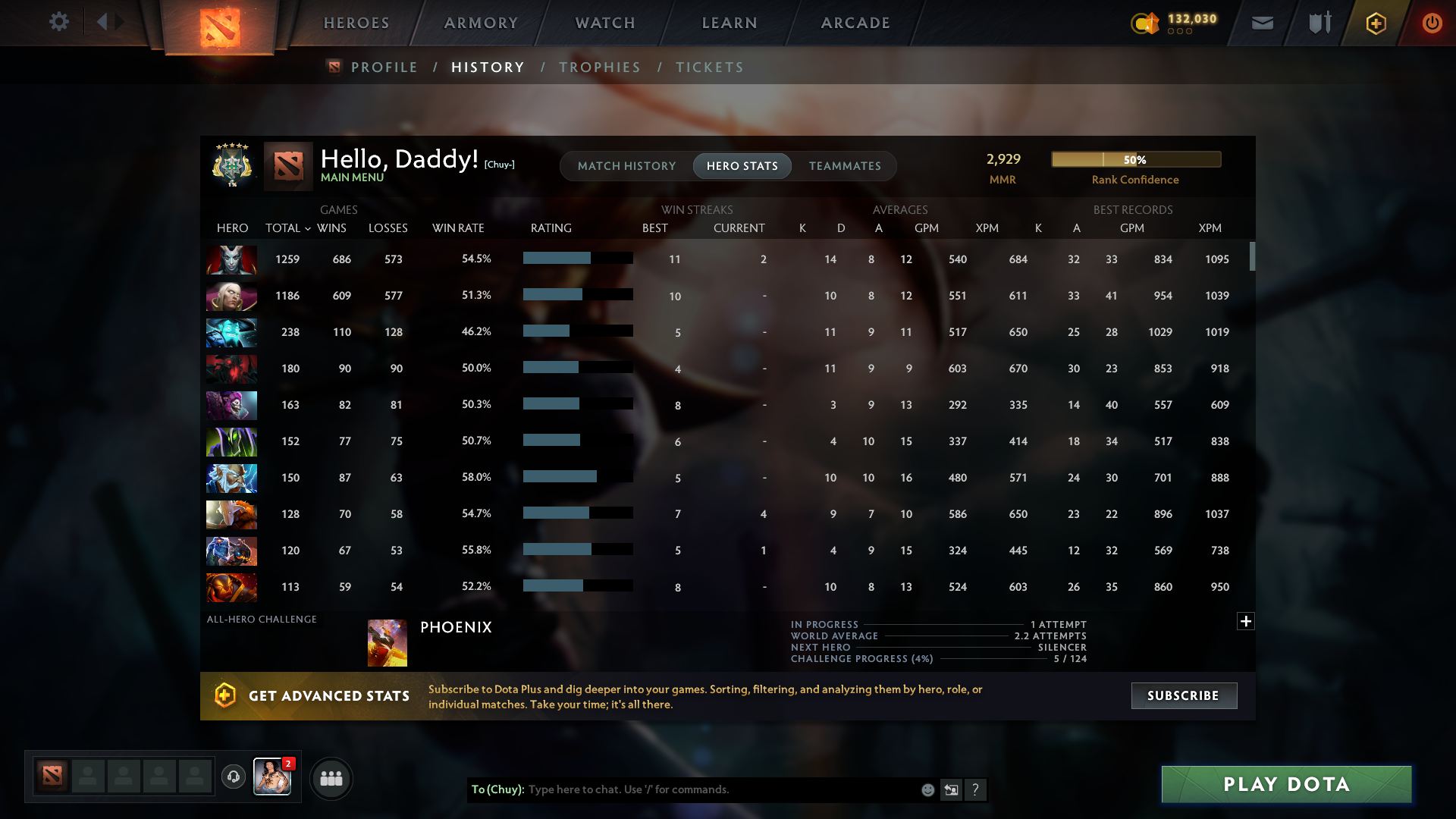Expand the All-Hero Challenge plus control
The image size is (1456, 819).
click(1245, 621)
